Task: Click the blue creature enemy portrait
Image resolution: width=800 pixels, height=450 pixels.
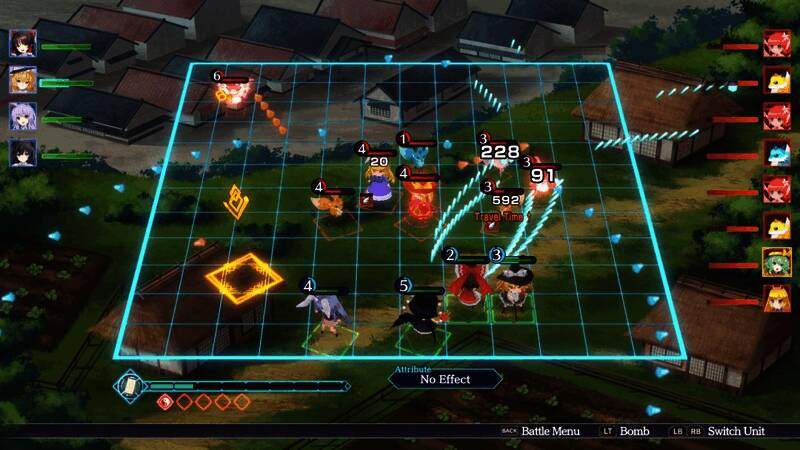Action: [777, 152]
